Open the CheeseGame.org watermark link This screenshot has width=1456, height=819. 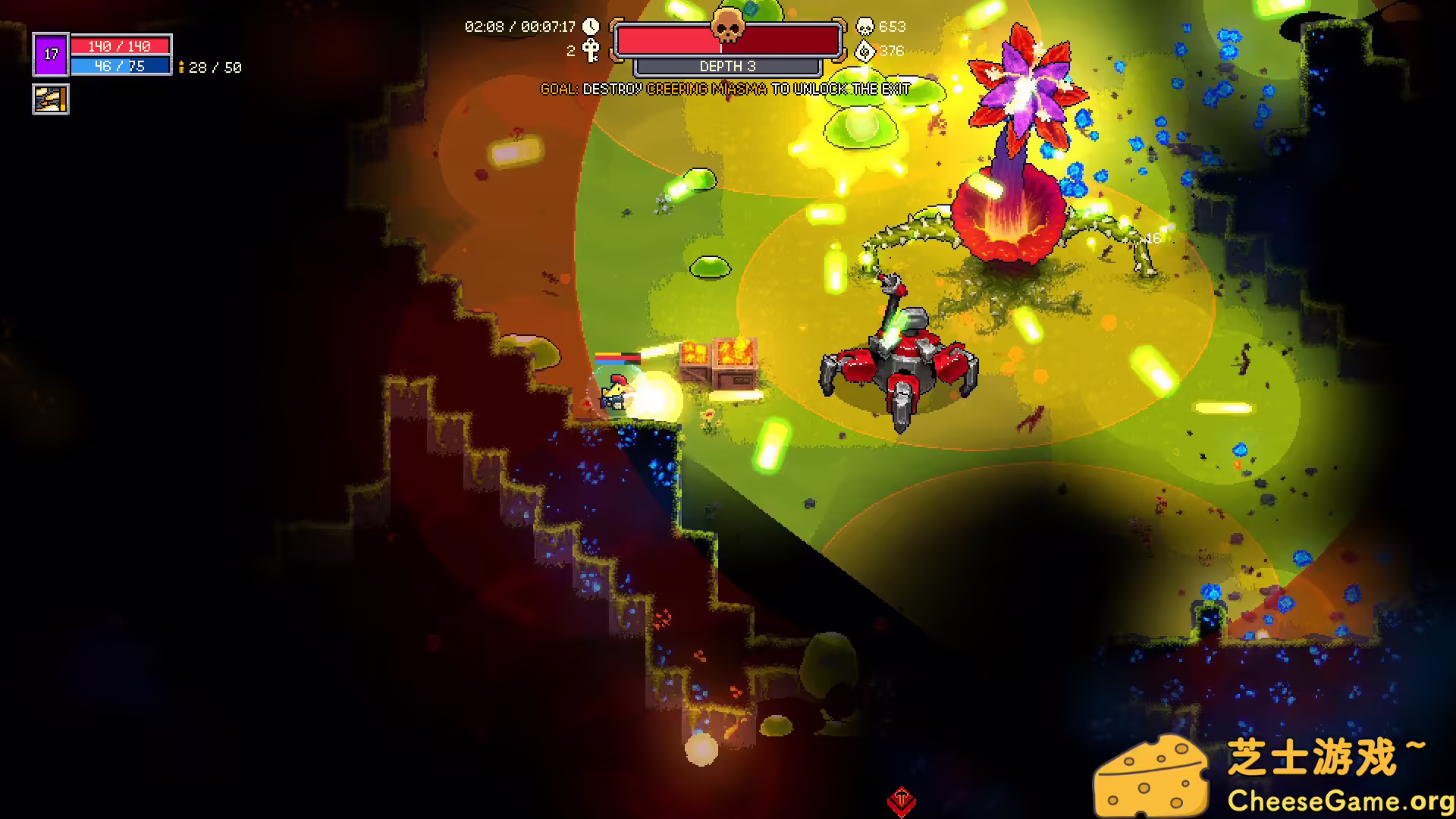click(1339, 800)
